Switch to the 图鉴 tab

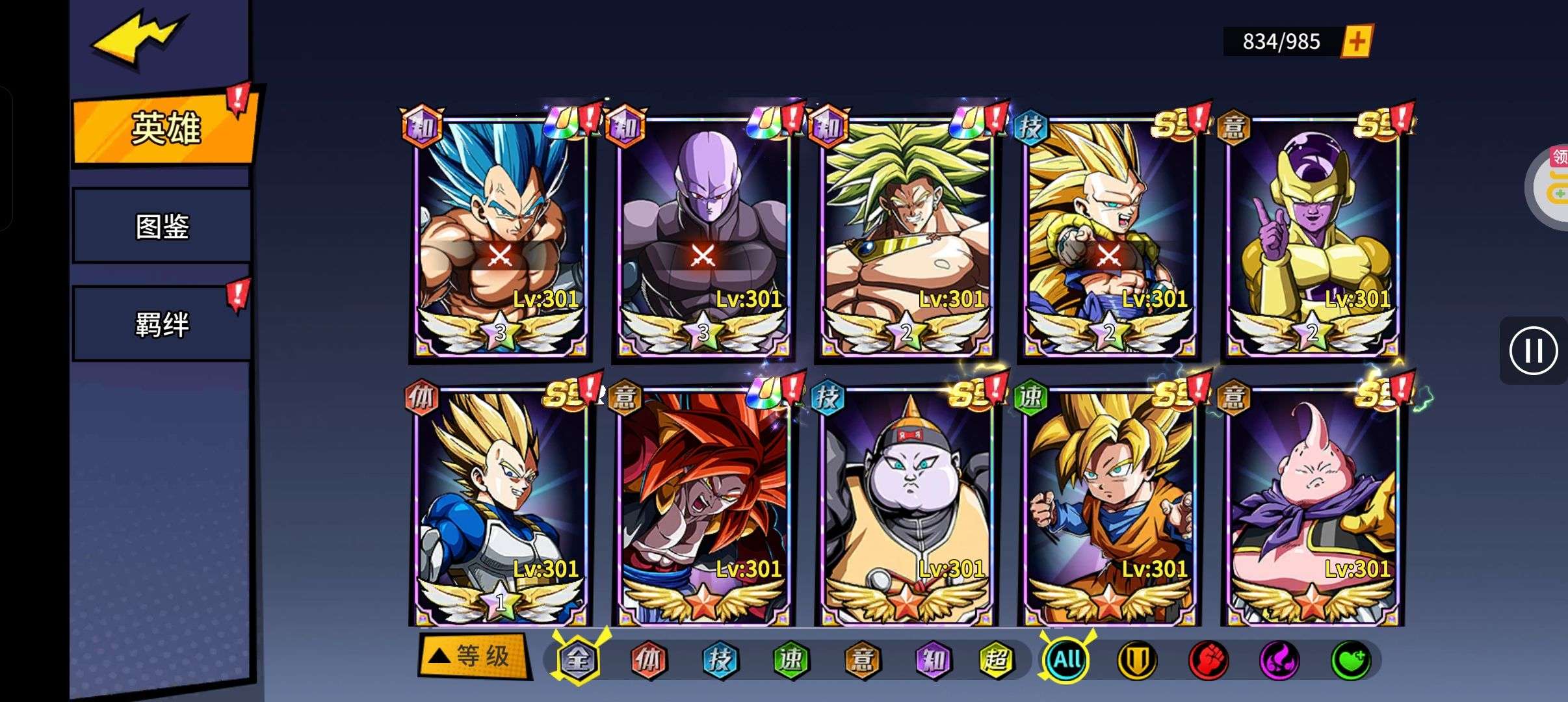coord(162,226)
